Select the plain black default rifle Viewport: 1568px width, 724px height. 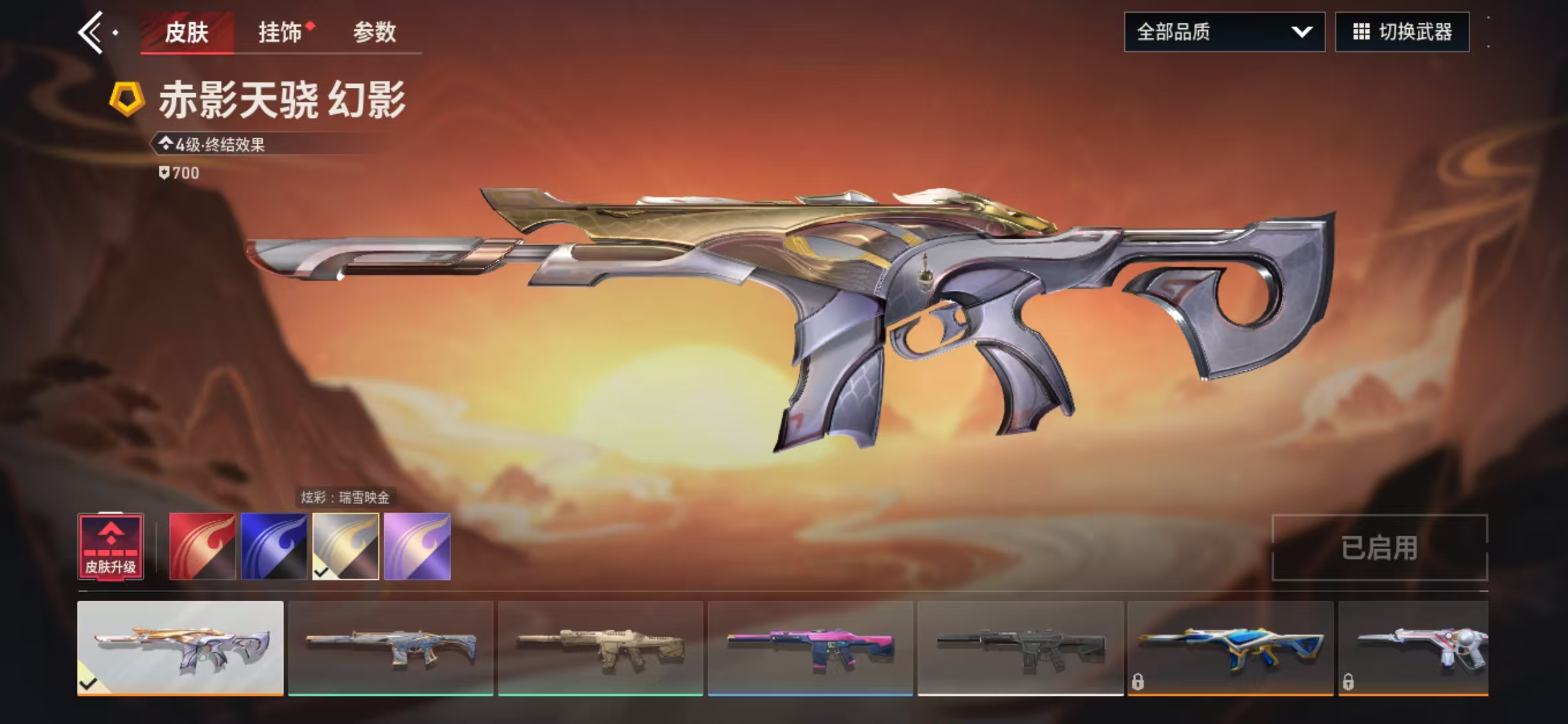pos(1021,648)
